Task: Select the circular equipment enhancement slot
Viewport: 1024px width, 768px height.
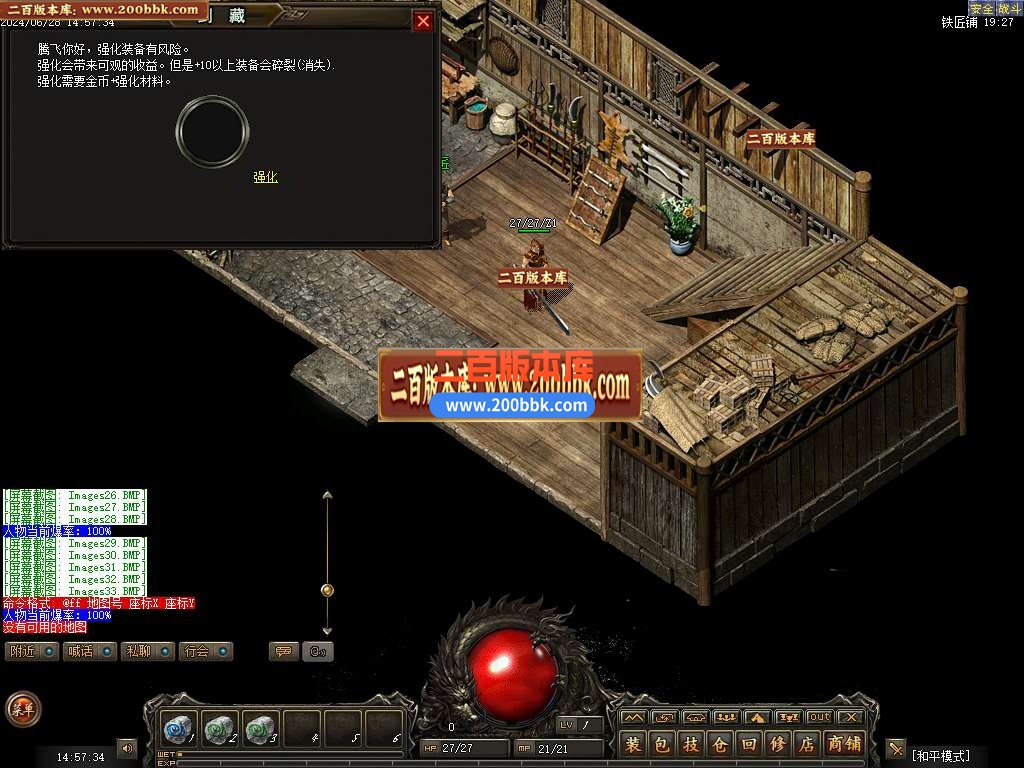Action: tap(212, 131)
